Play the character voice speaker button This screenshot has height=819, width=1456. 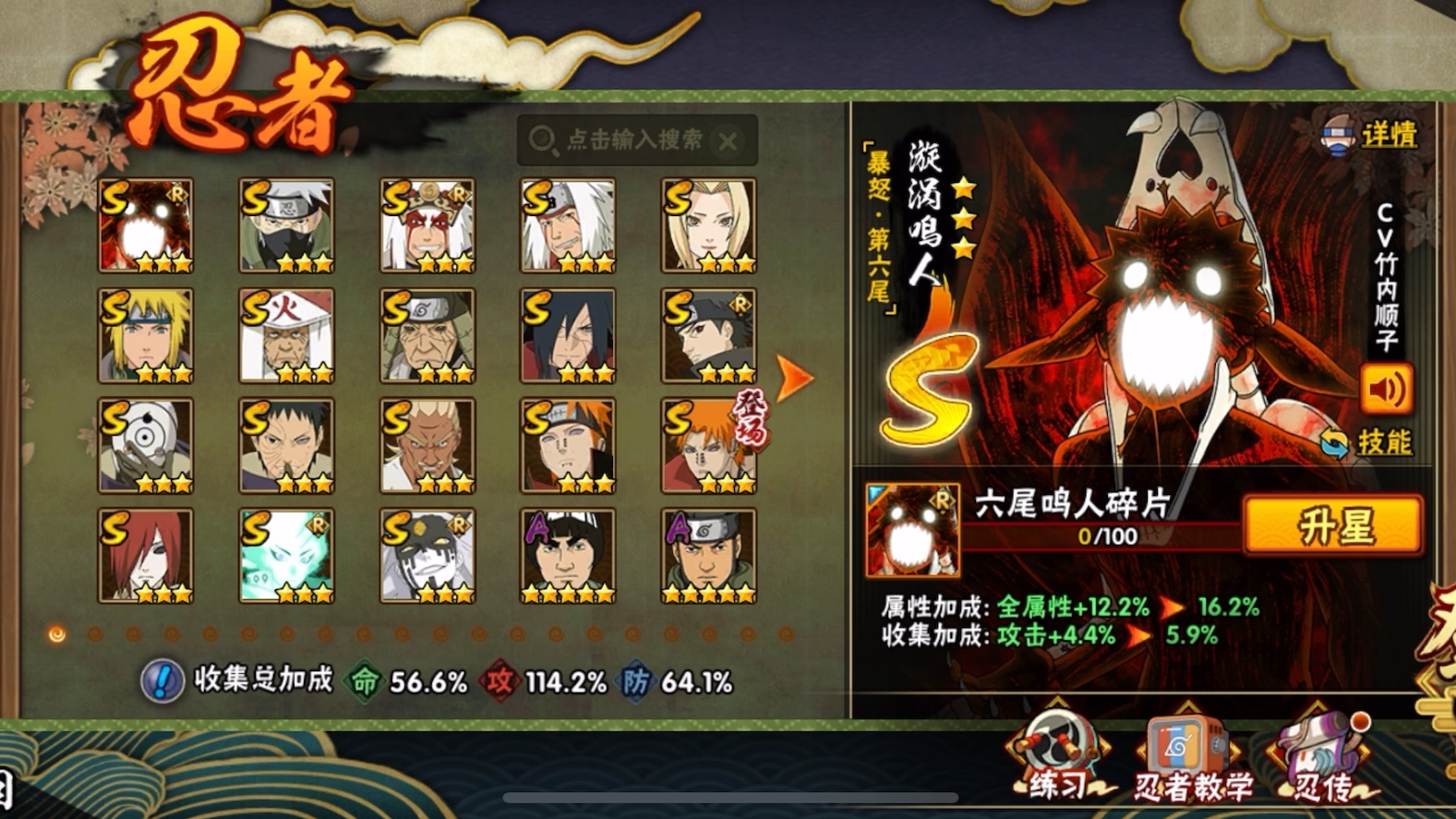tap(1386, 390)
